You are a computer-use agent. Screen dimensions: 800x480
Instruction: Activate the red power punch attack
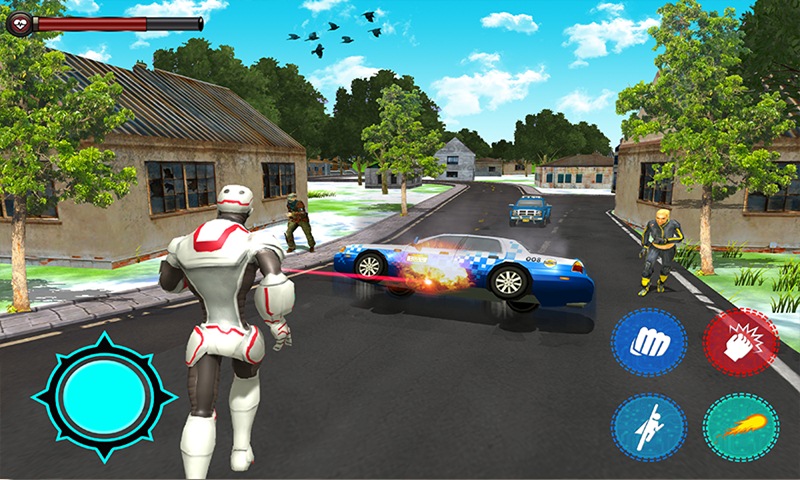740,341
